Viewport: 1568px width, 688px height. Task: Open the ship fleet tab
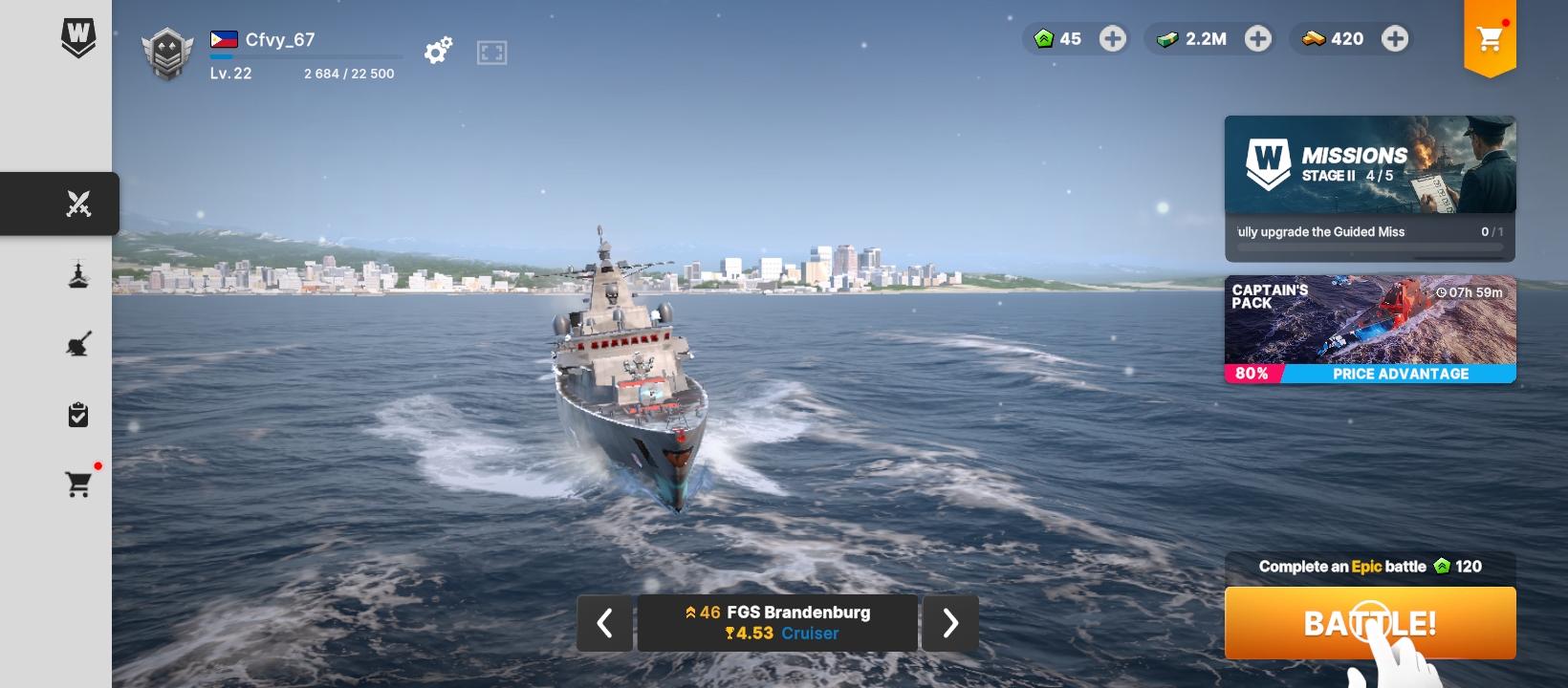78,274
